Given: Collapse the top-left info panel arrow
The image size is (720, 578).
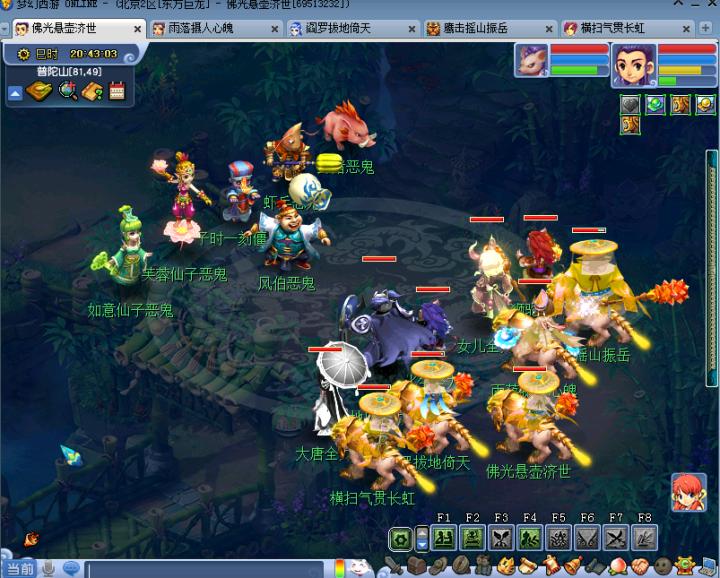Looking at the screenshot, I should click(15, 93).
